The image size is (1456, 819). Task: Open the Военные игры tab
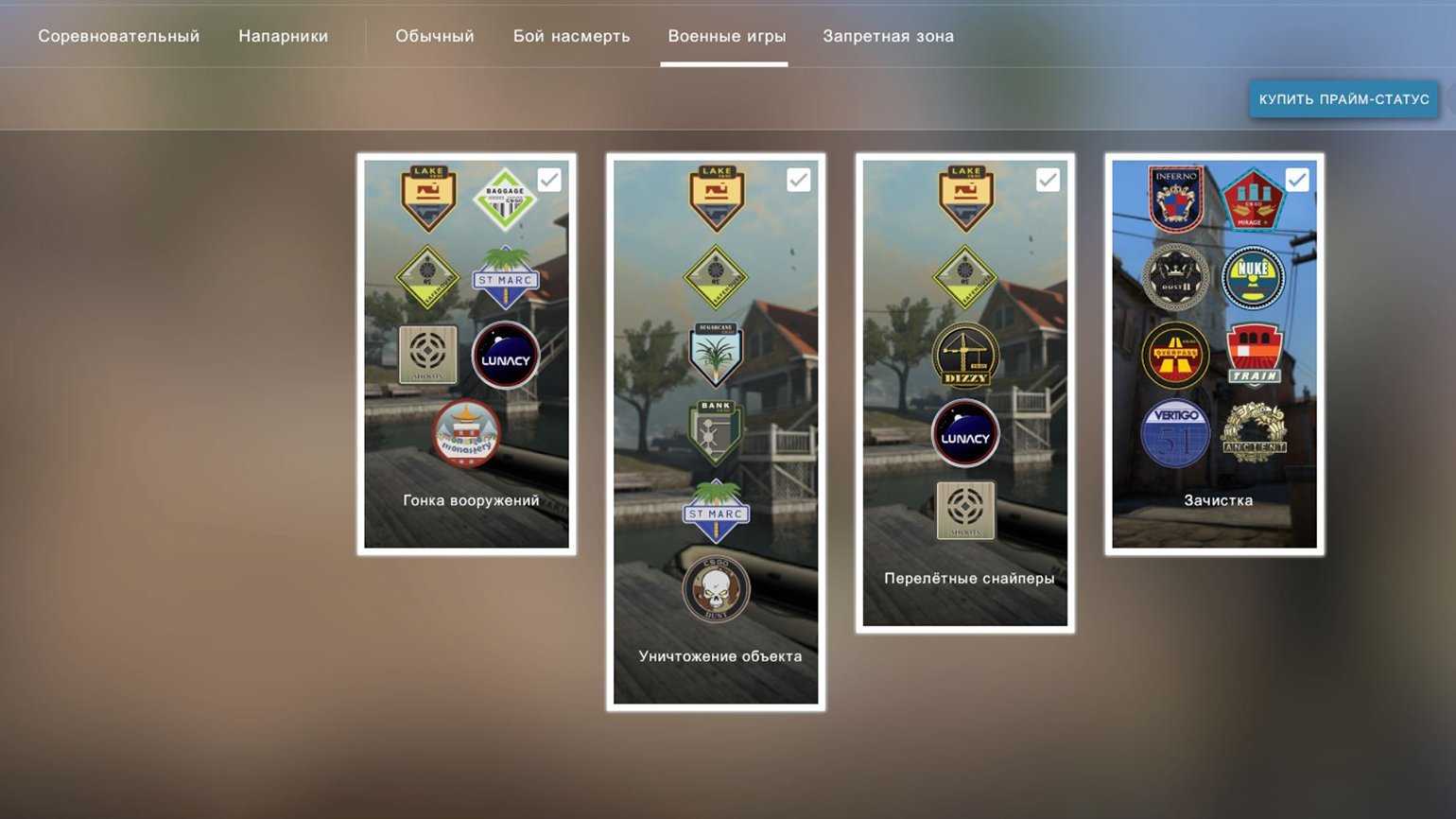click(x=726, y=36)
